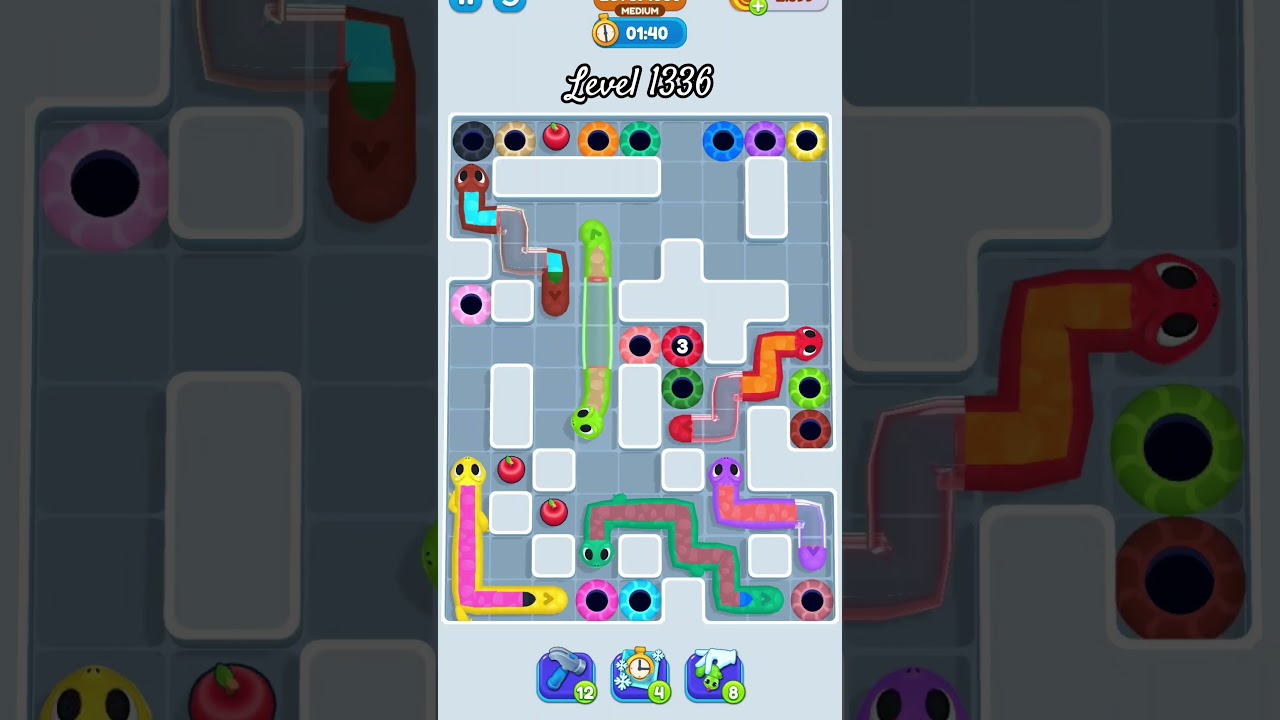Tap the pause button
Image resolution: width=1280 pixels, height=720 pixels.
pos(464,2)
